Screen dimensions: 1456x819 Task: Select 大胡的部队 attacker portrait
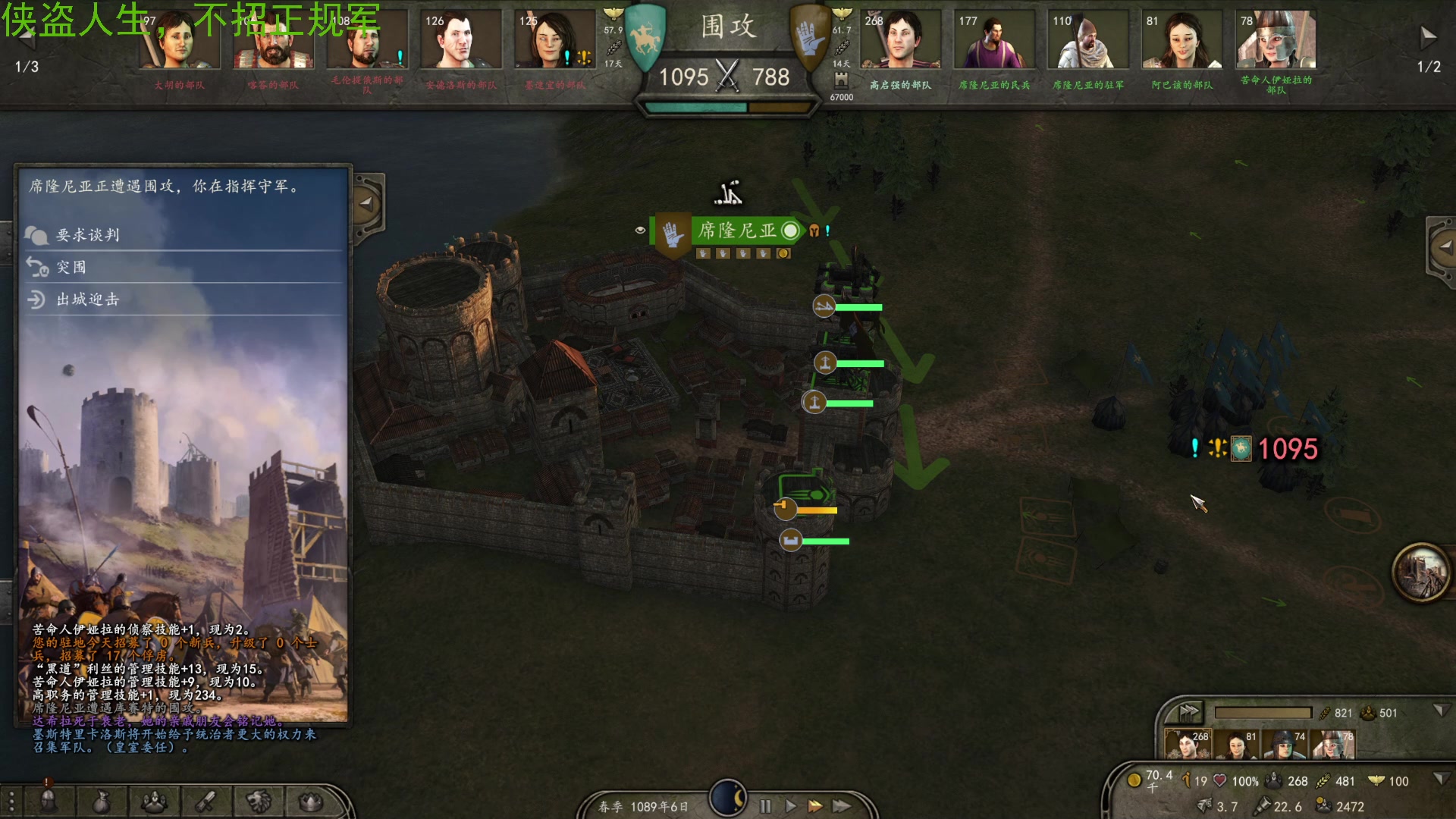tap(179, 42)
